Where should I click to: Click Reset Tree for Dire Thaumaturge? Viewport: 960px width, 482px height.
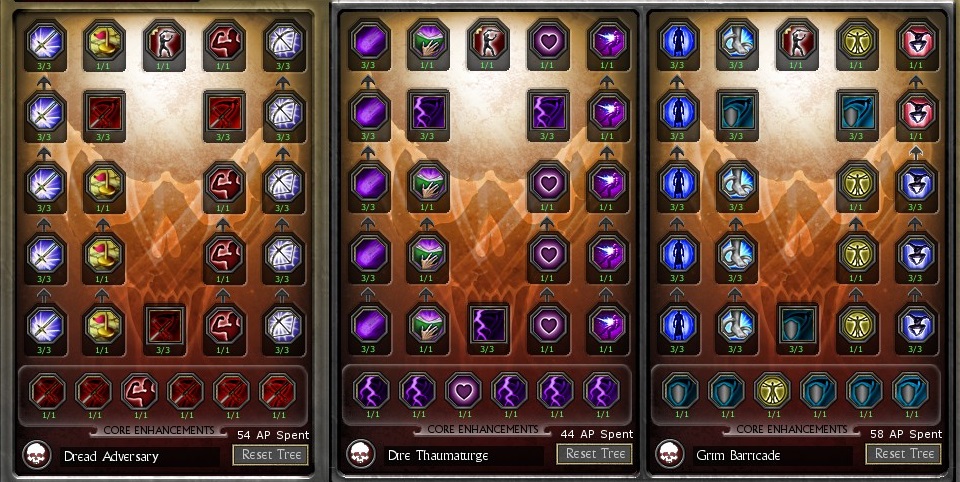595,454
